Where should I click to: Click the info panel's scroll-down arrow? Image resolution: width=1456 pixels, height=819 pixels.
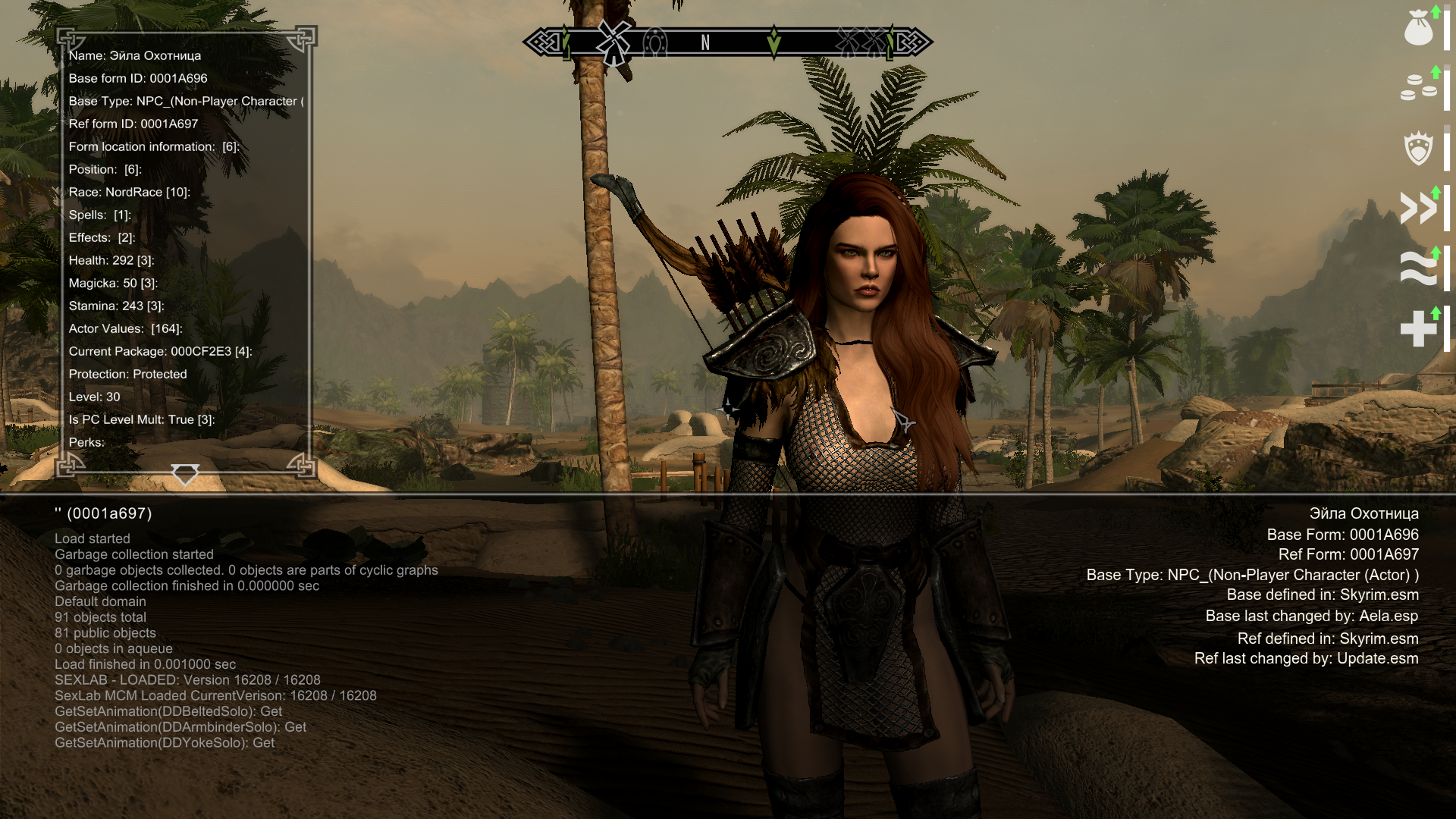tap(184, 474)
